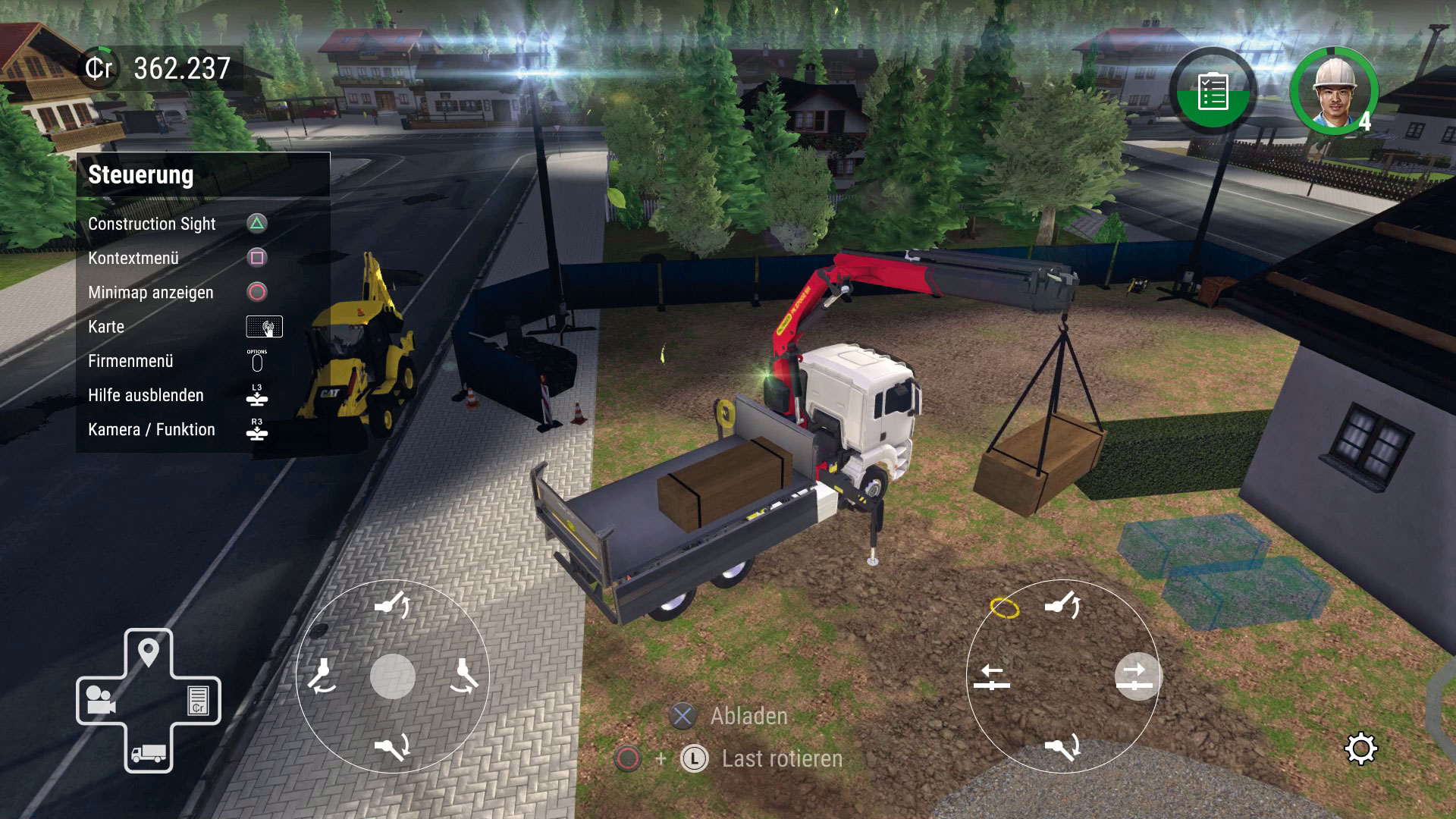
Task: Open settings with the gear icon
Action: coord(1360,749)
